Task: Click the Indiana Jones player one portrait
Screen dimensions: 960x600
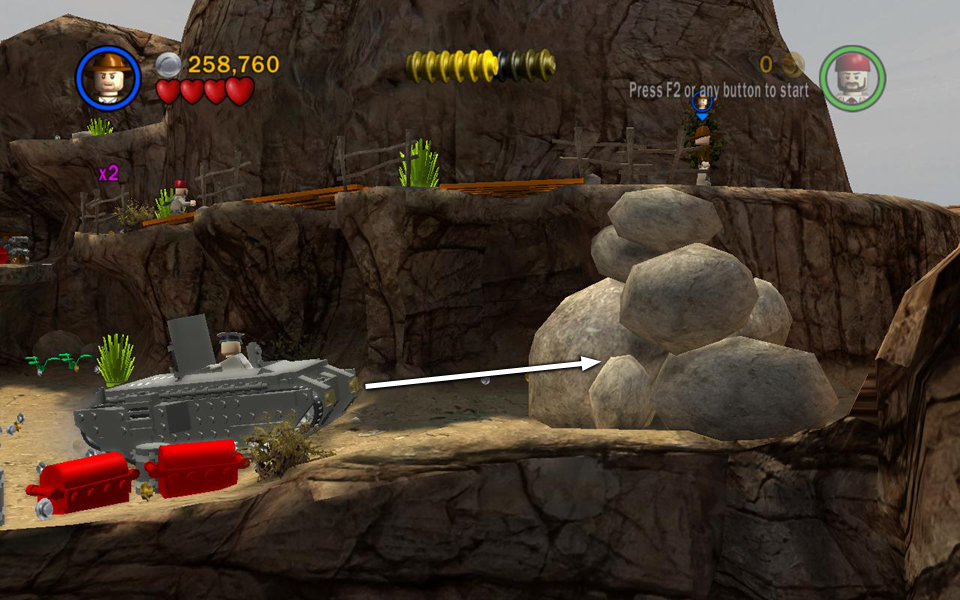Action: pos(108,78)
